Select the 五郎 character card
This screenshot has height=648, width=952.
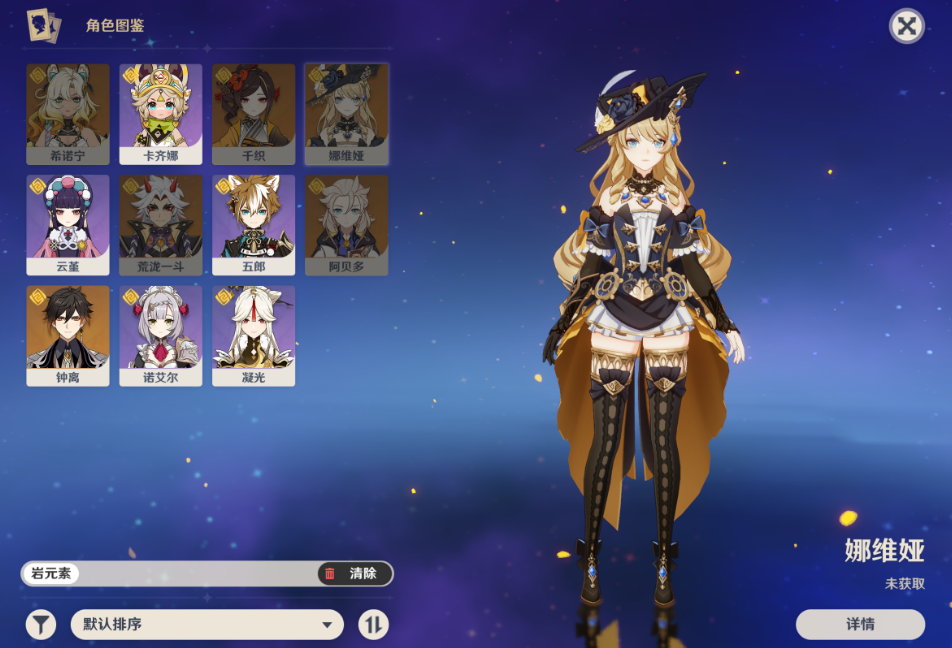click(253, 224)
